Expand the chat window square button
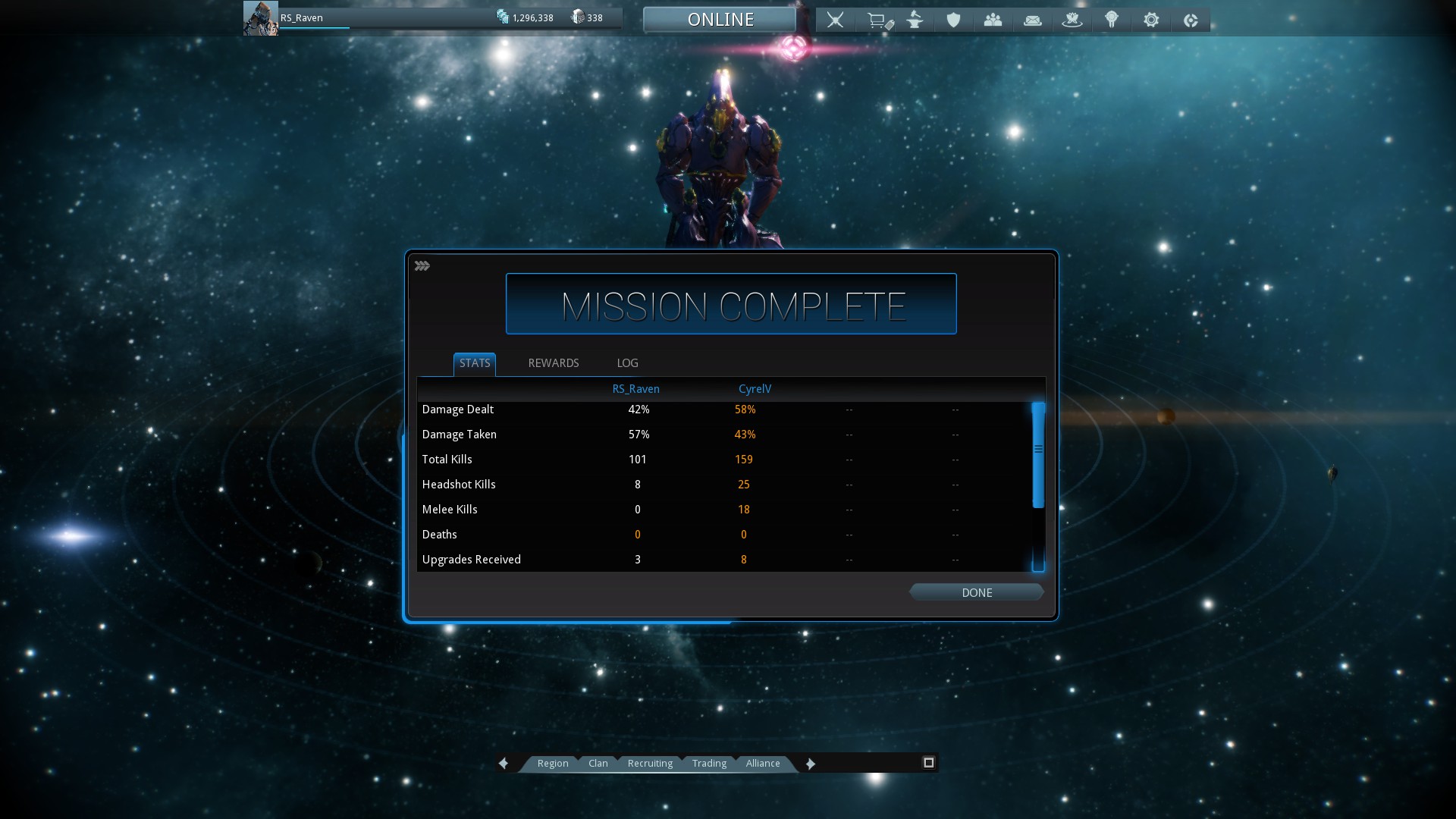The width and height of the screenshot is (1456, 819). 928,763
